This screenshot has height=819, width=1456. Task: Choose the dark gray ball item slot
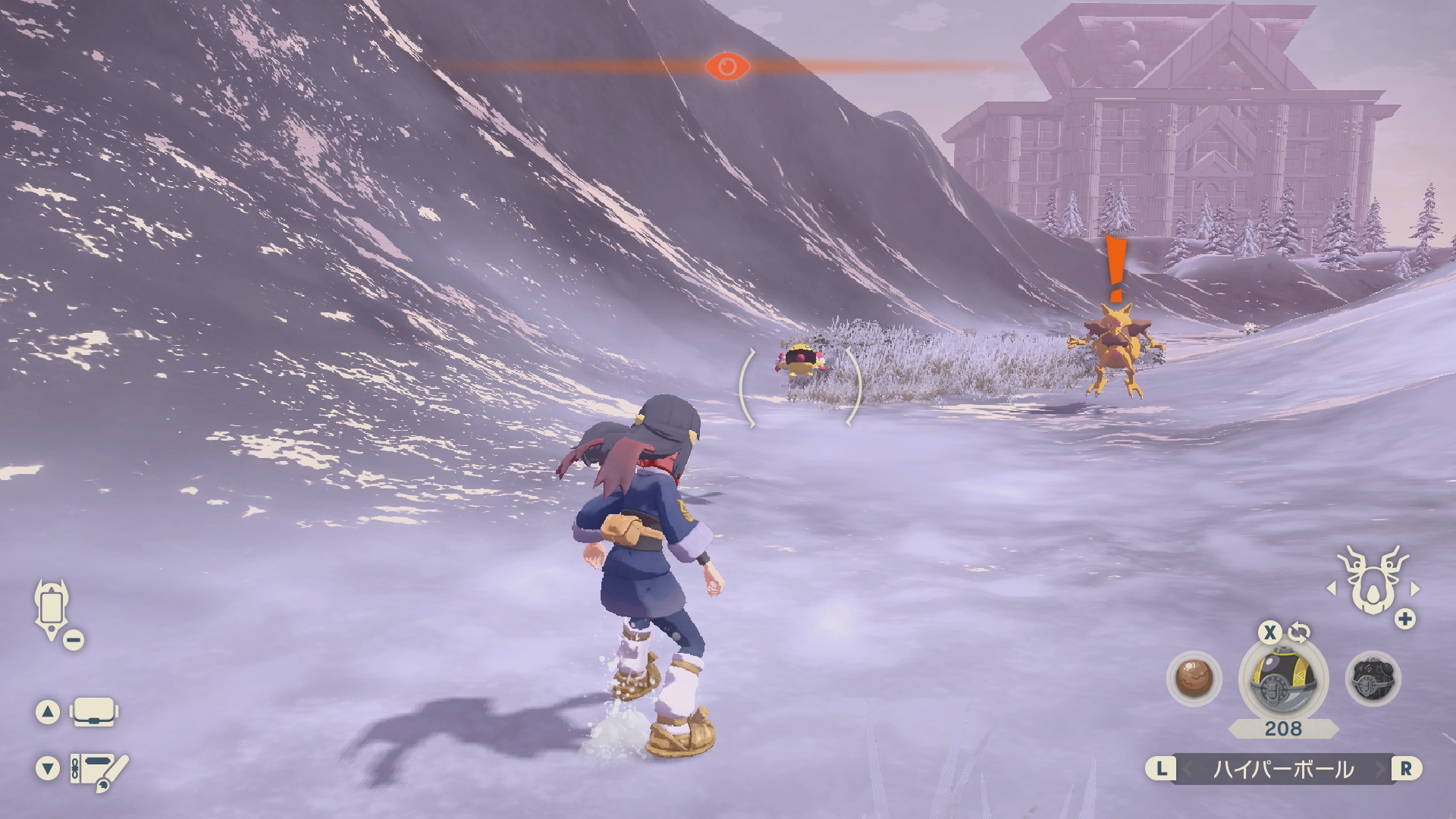coord(1373,677)
